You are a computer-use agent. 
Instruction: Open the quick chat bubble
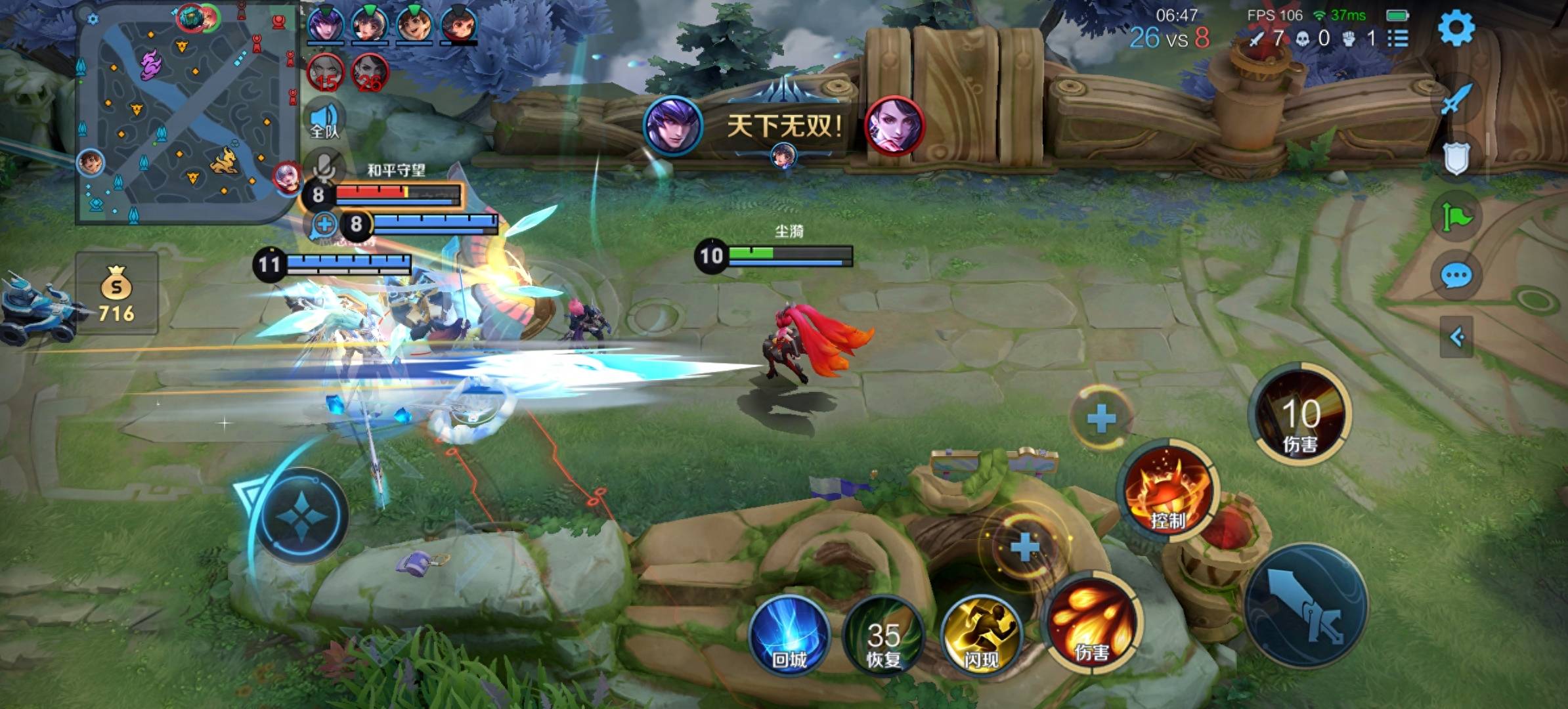click(1456, 276)
